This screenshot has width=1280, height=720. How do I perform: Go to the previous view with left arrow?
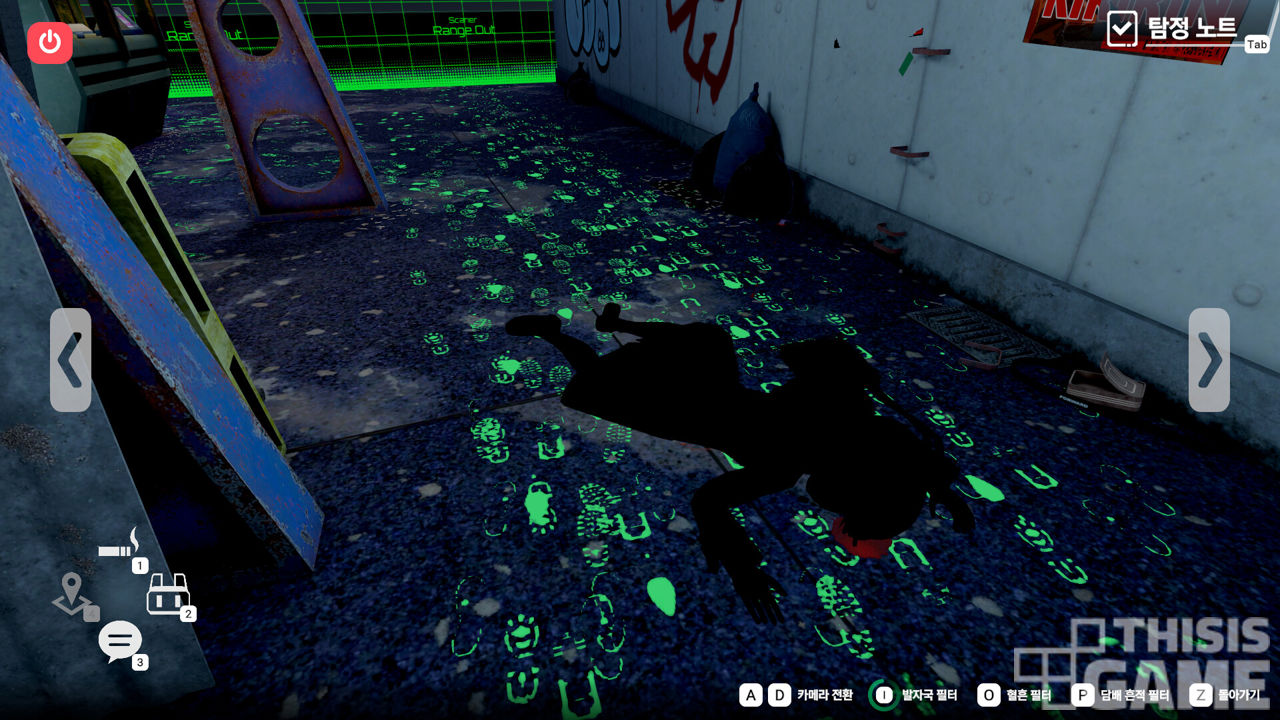pos(70,360)
